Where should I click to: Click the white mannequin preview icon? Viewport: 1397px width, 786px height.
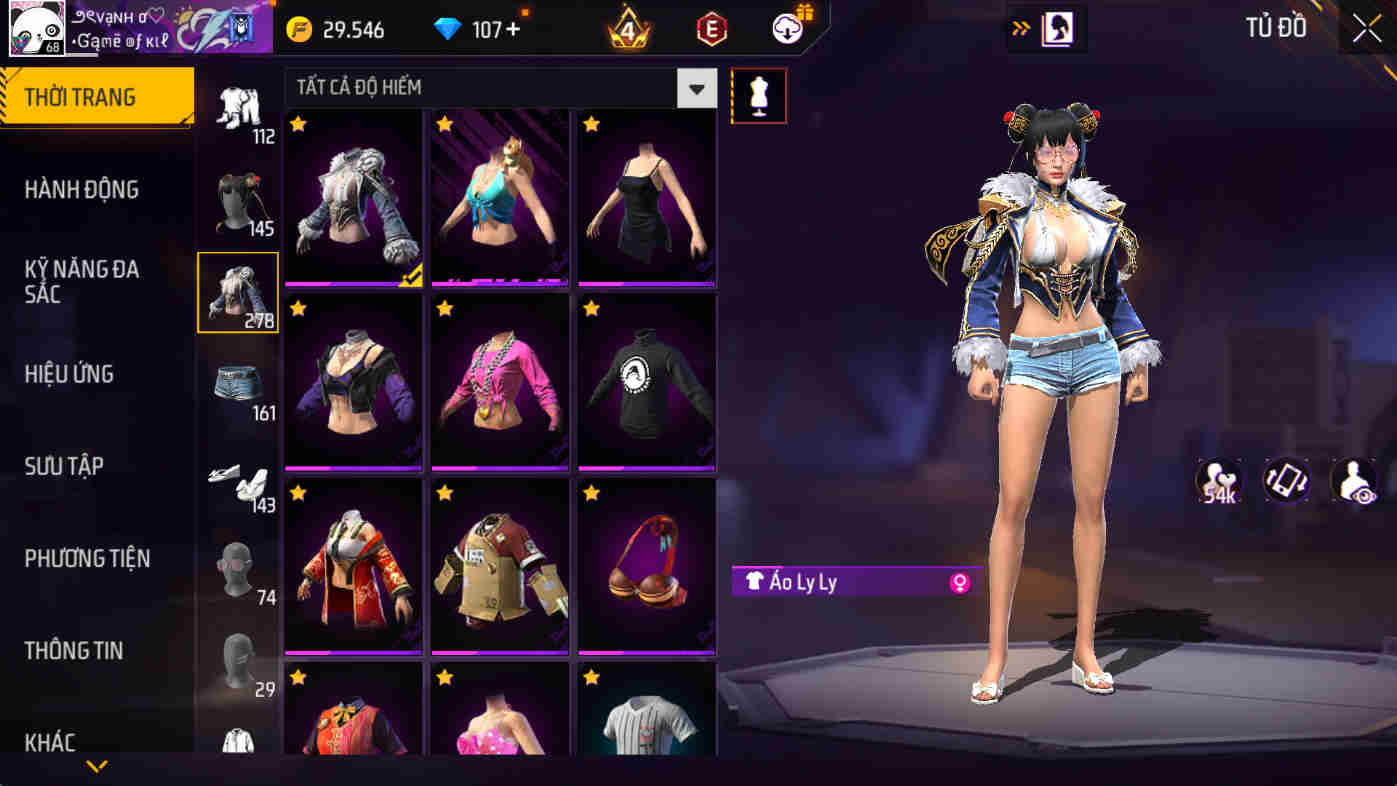tap(758, 95)
